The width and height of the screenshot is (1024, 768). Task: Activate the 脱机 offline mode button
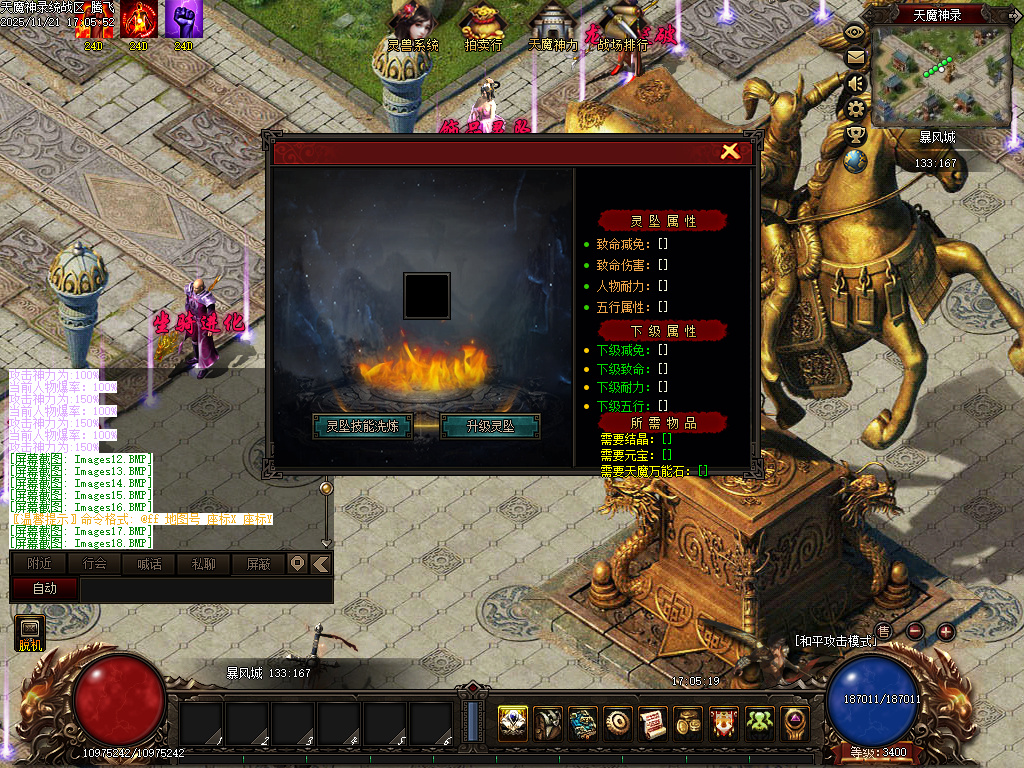pos(31,633)
